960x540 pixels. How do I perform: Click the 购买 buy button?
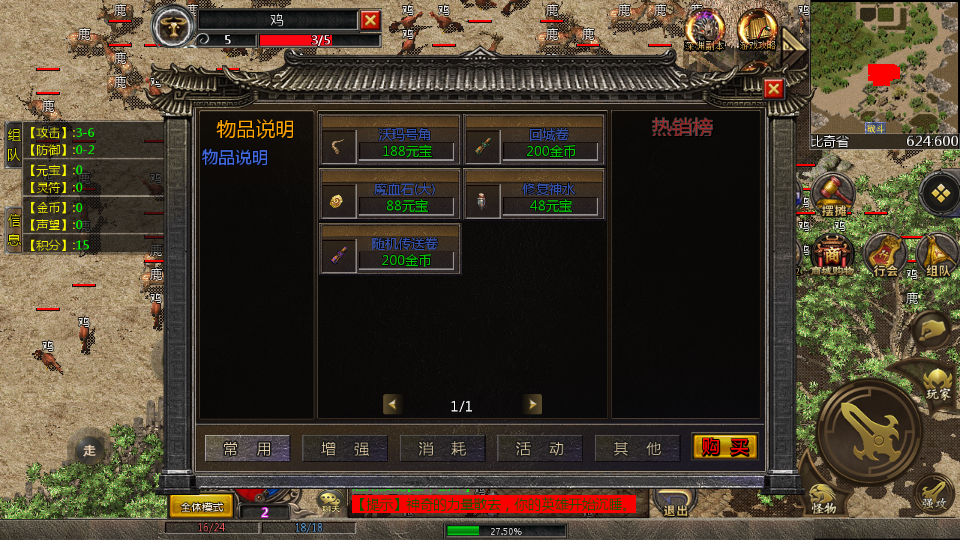725,447
